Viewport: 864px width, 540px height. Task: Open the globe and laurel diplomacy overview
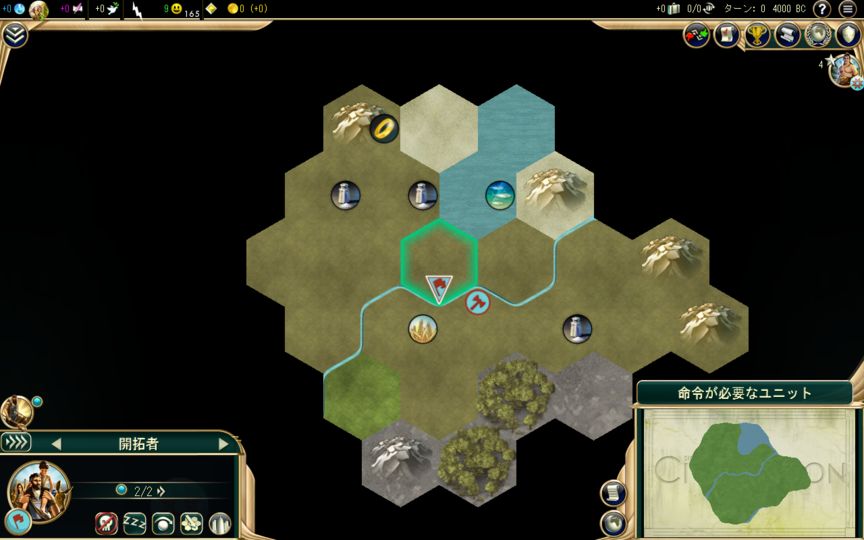click(818, 36)
